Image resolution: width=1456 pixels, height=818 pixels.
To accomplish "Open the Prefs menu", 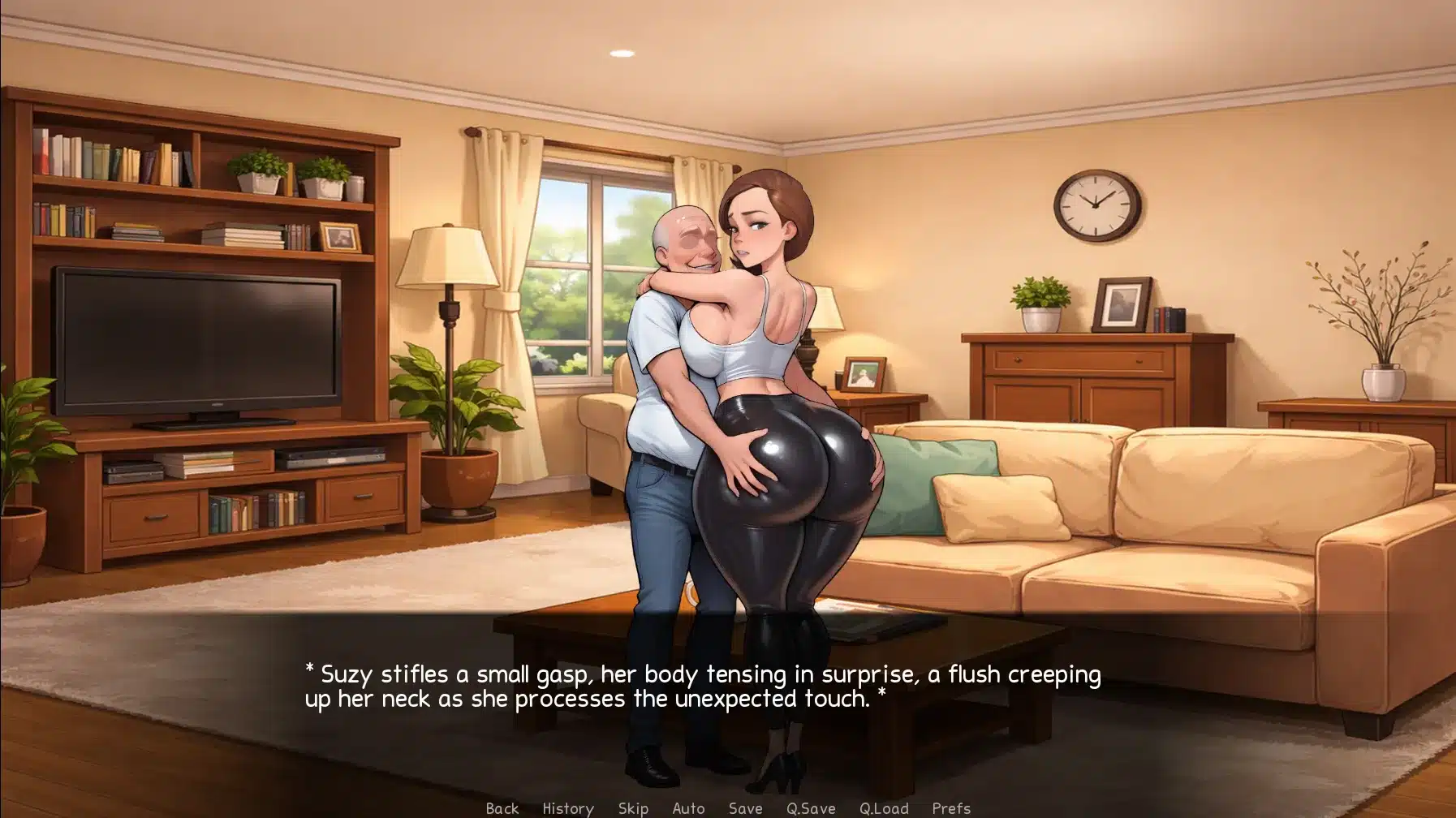I will pyautogui.click(x=951, y=808).
